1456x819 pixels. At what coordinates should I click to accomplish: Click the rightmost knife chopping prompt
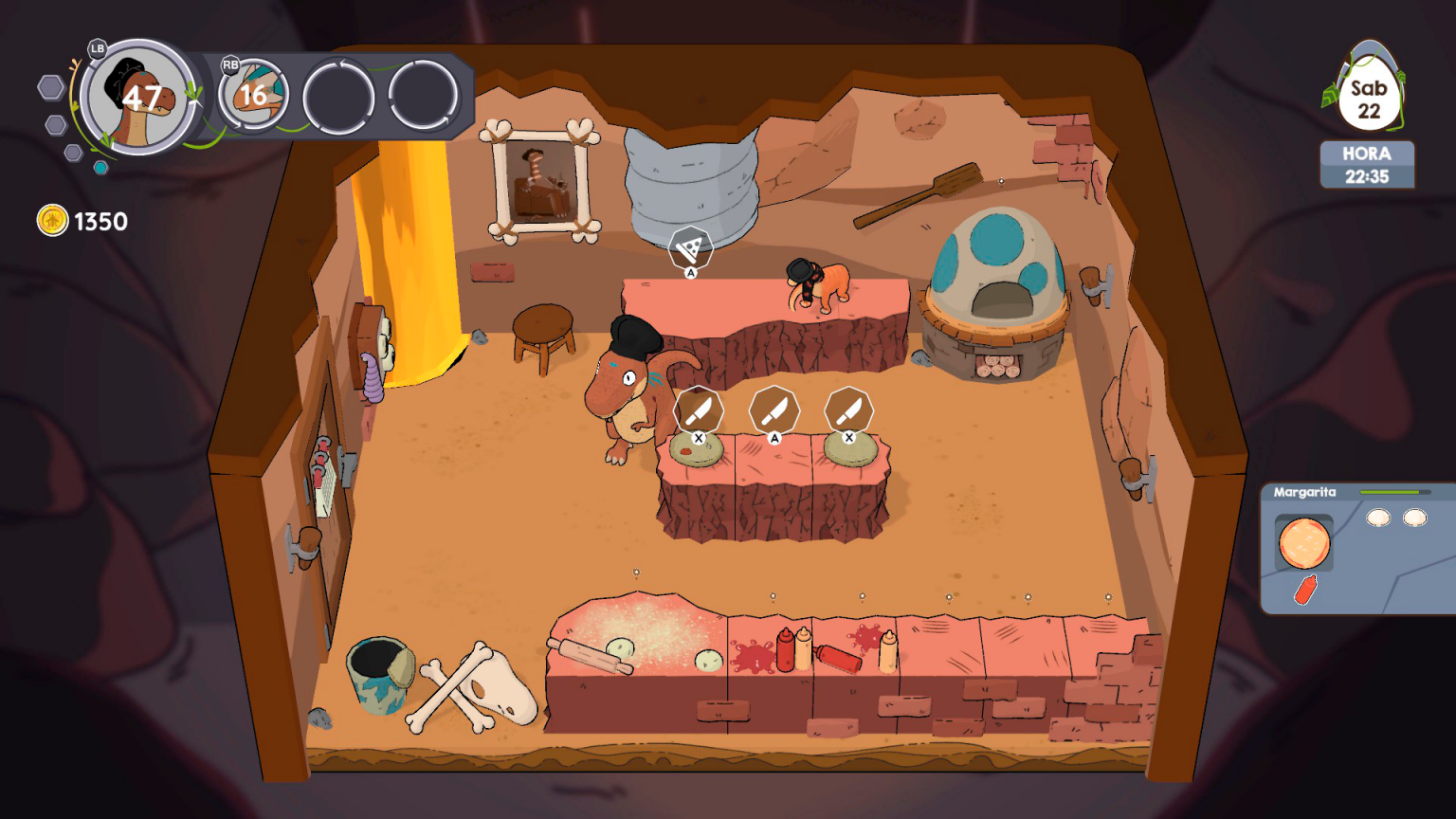coord(850,409)
